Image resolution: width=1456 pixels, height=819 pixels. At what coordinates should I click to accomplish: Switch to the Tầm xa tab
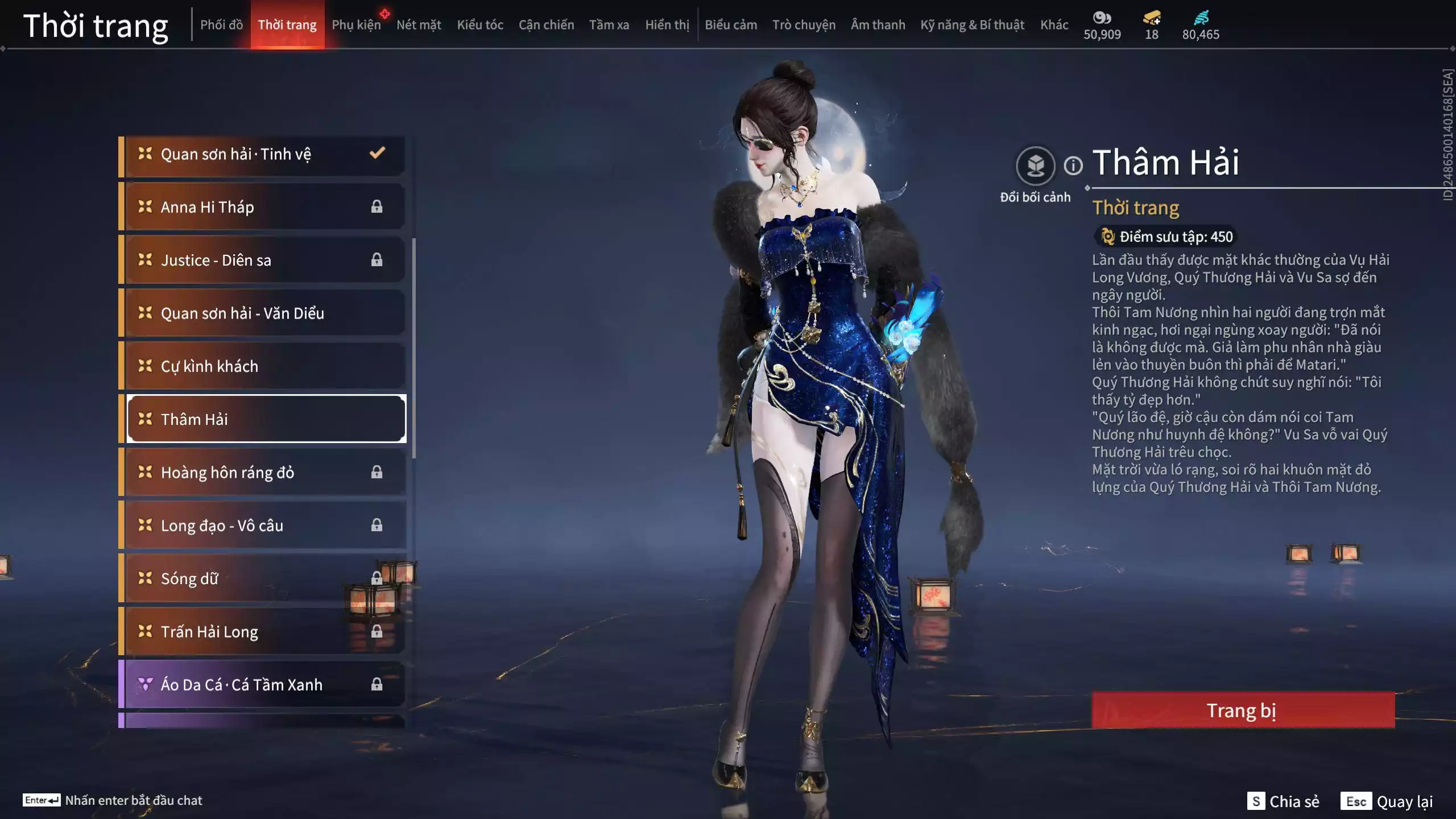pos(609,25)
